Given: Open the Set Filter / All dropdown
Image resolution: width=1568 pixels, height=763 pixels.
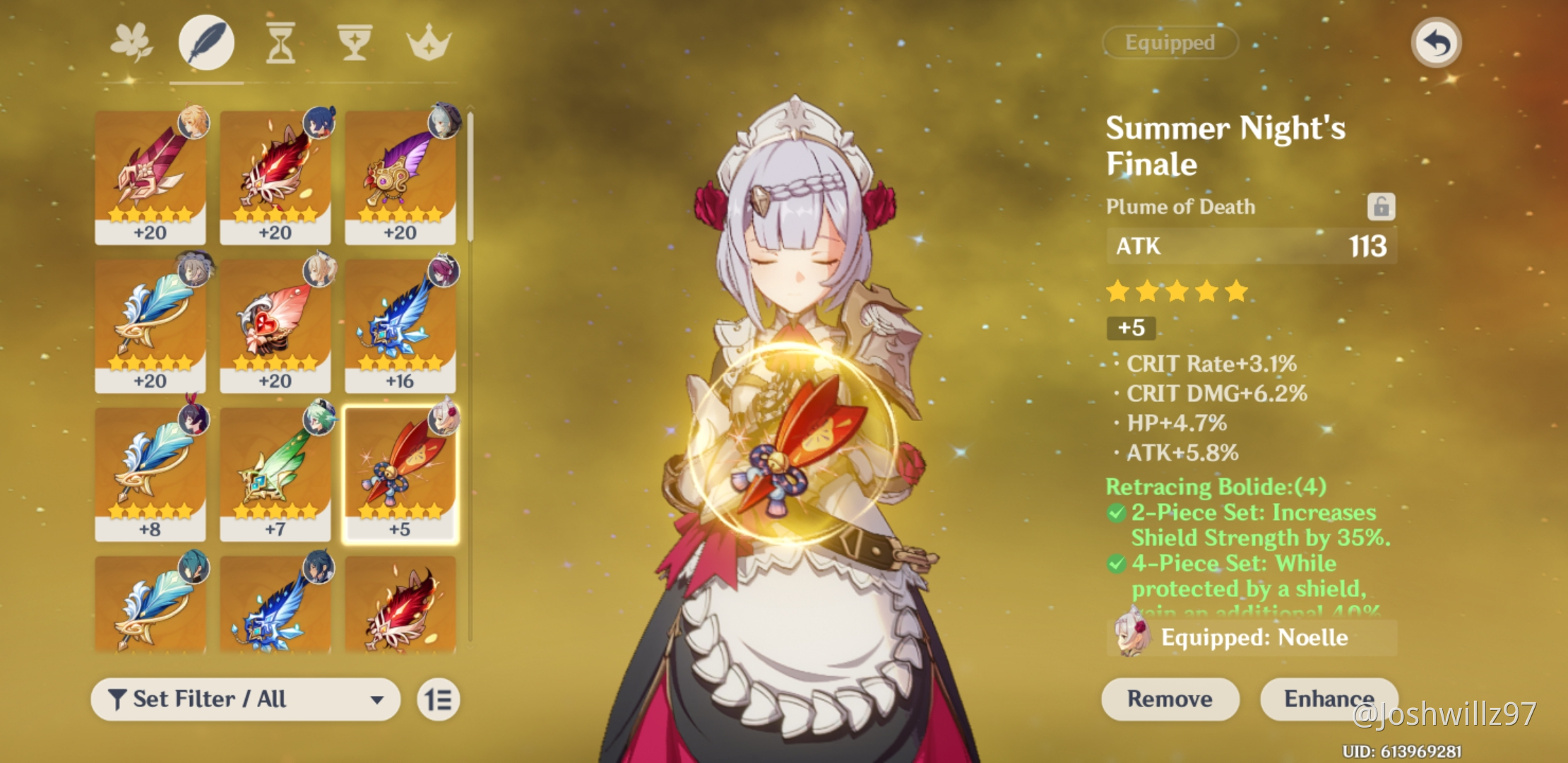Looking at the screenshot, I should 245,699.
